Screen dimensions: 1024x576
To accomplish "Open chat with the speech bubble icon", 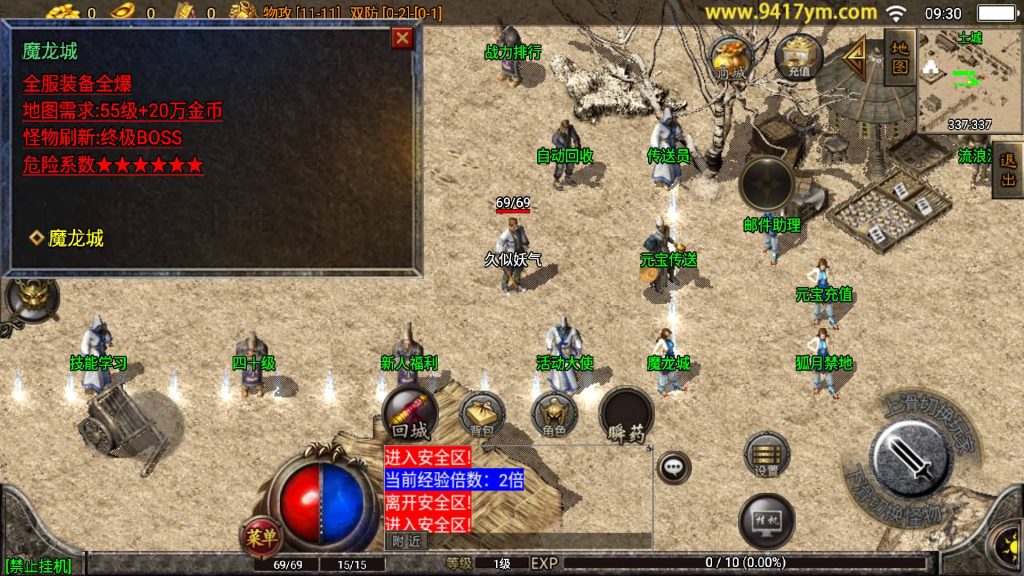I will point(674,466).
